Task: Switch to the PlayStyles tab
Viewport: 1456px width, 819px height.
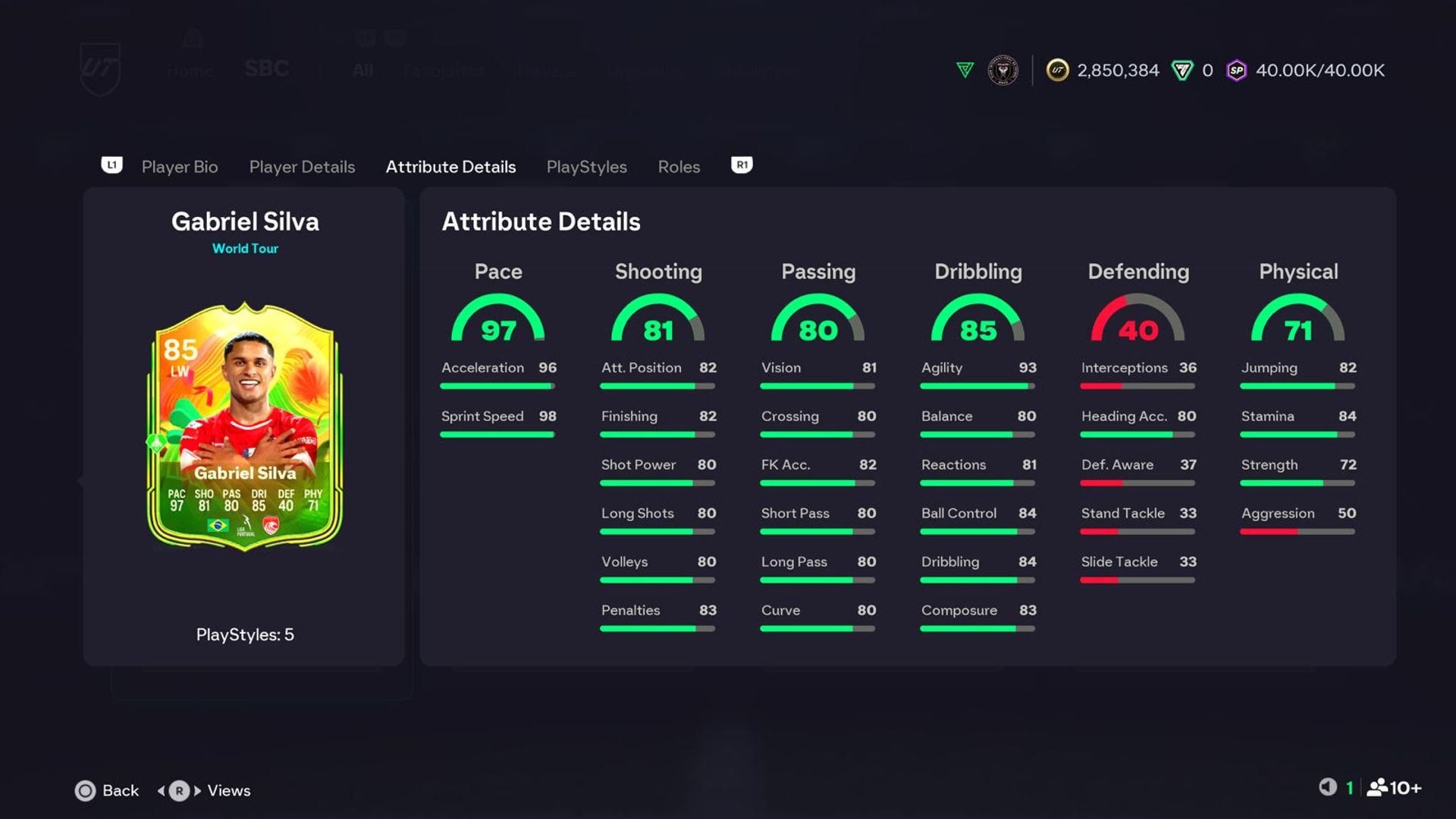Action: click(586, 167)
